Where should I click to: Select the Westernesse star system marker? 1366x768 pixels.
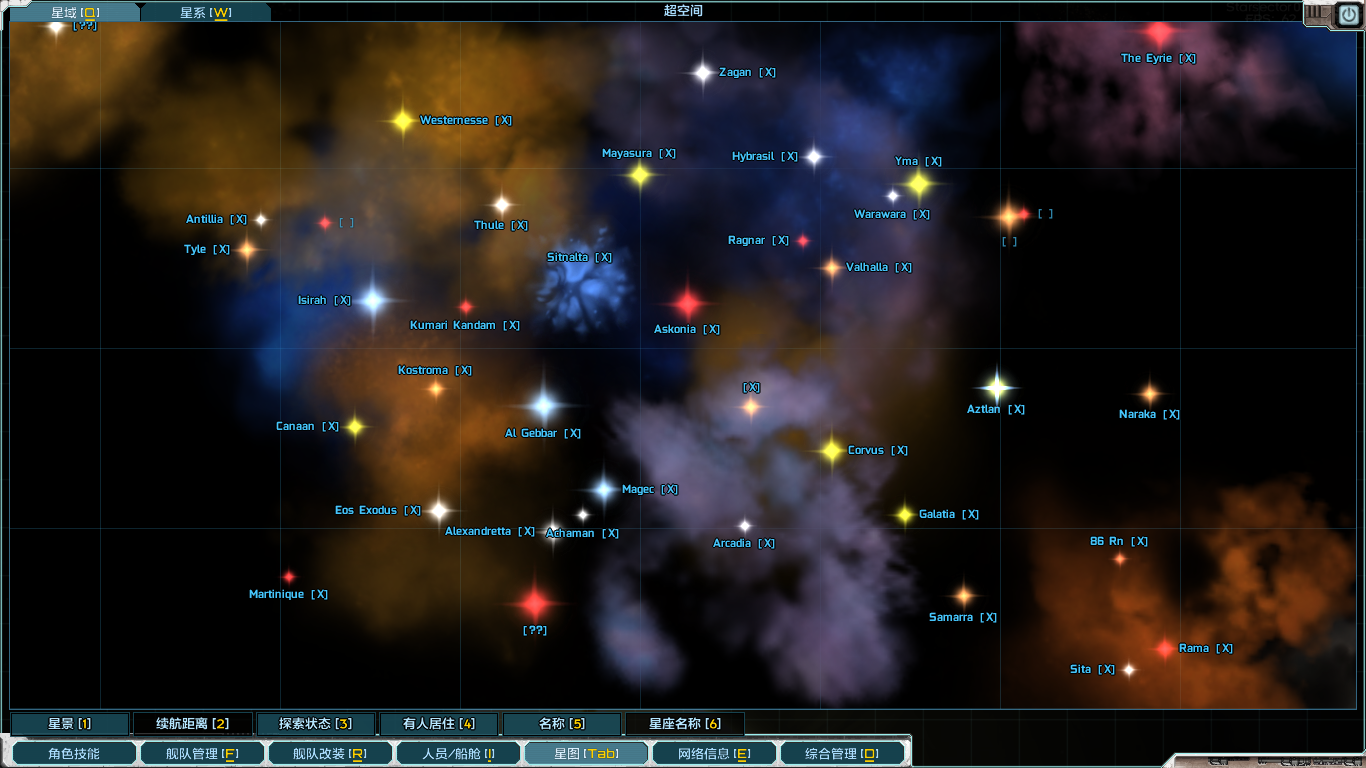pyautogui.click(x=402, y=121)
